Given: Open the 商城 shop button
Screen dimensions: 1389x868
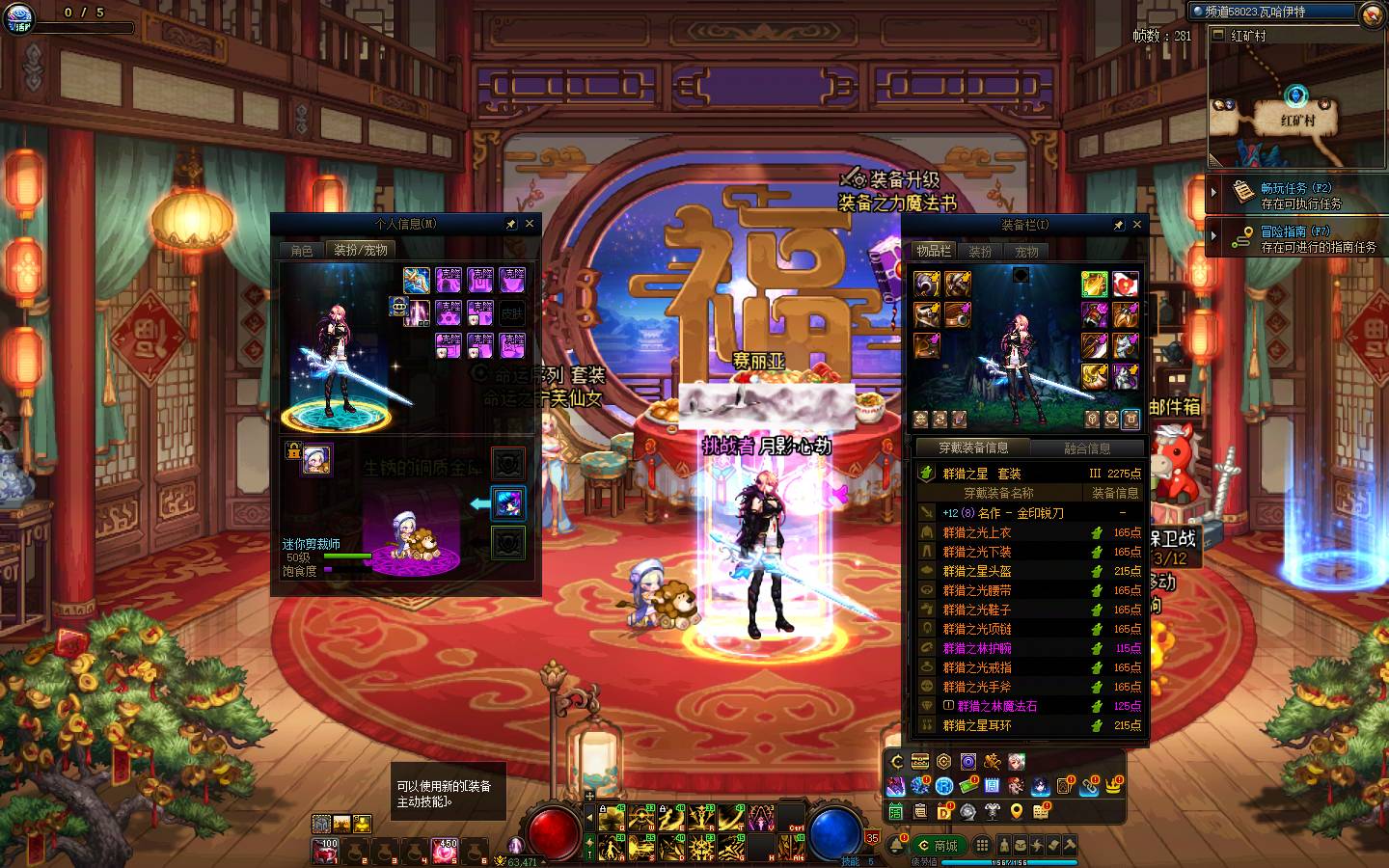Looking at the screenshot, I should click(x=938, y=846).
